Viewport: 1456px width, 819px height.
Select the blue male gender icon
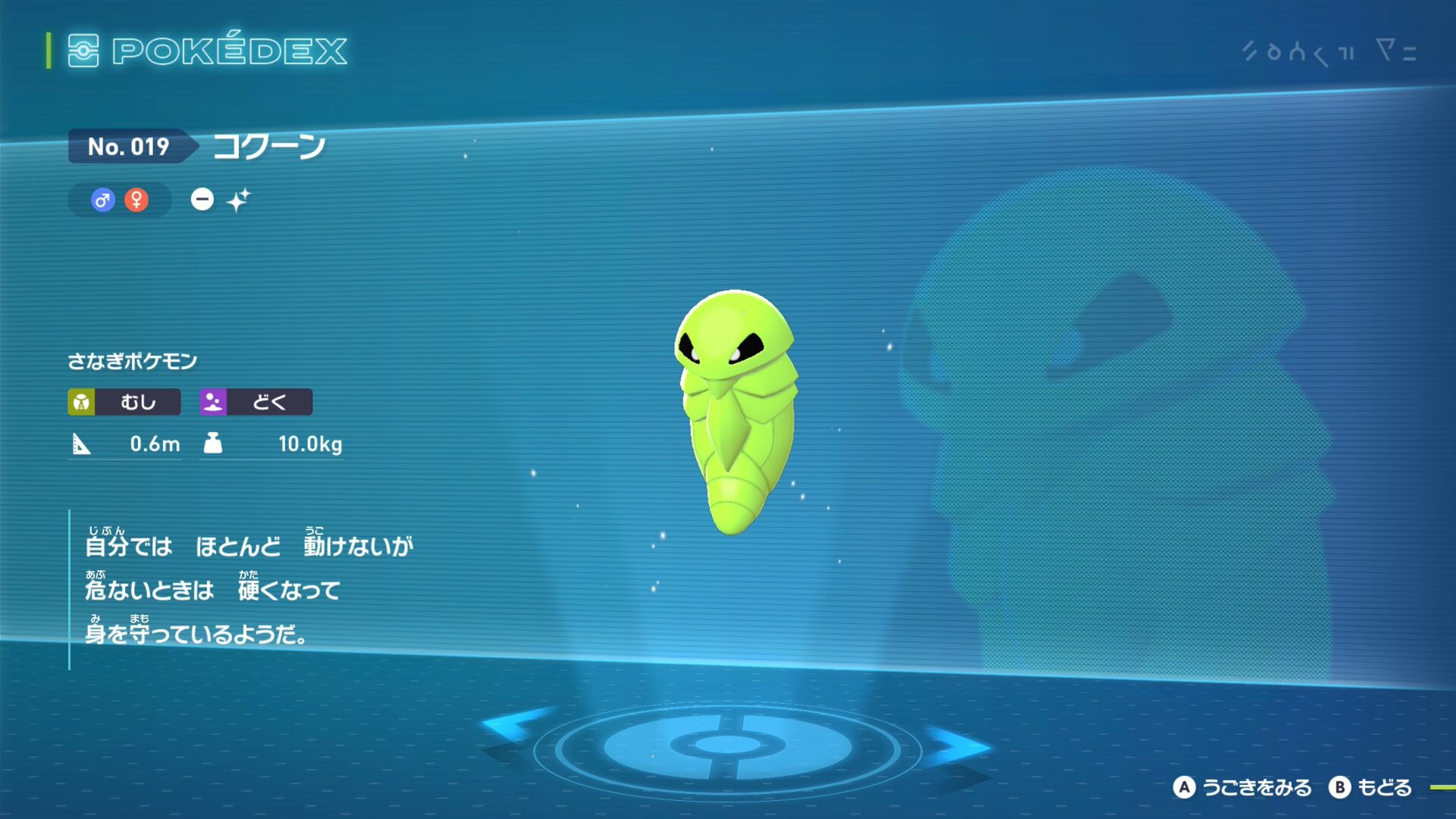pyautogui.click(x=102, y=200)
